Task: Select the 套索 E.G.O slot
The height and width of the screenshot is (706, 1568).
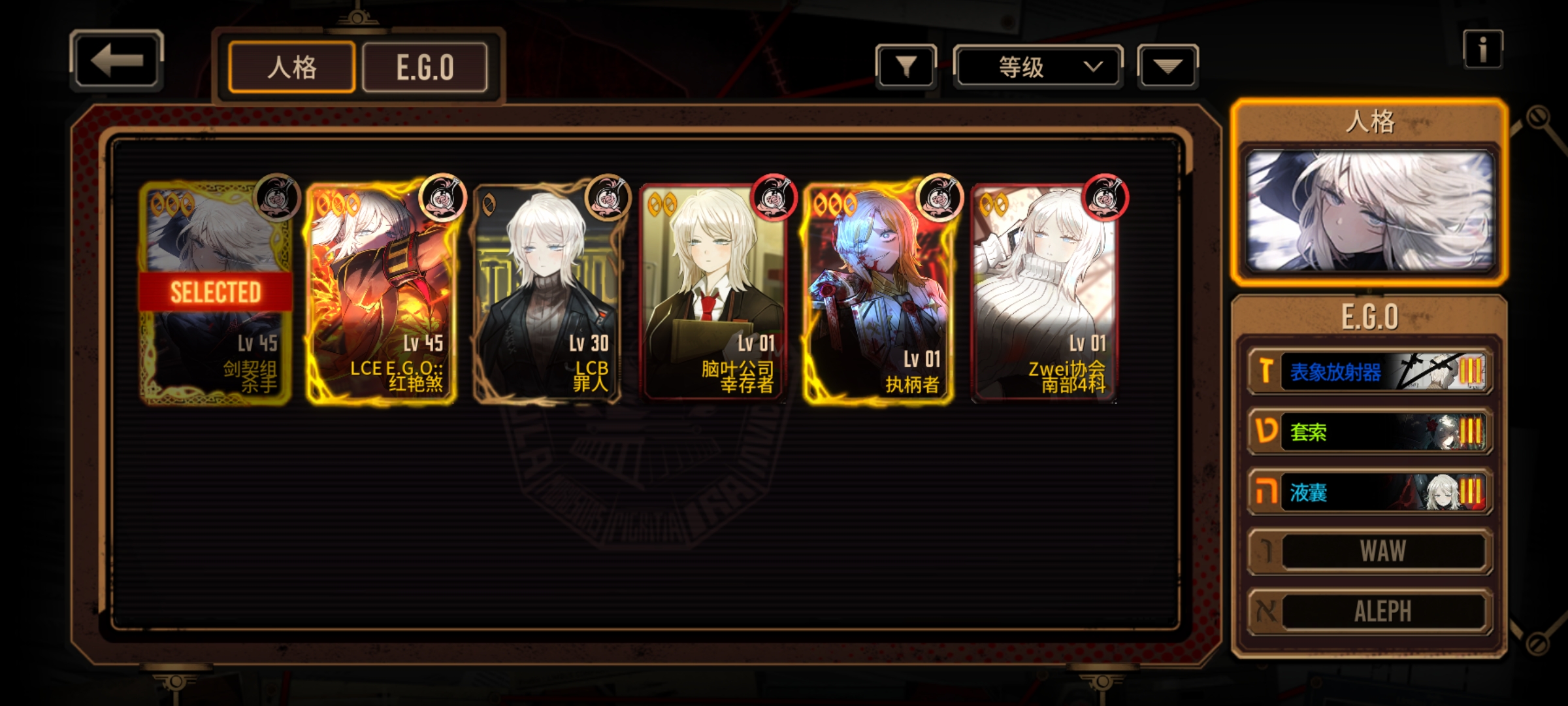Action: (x=1369, y=431)
